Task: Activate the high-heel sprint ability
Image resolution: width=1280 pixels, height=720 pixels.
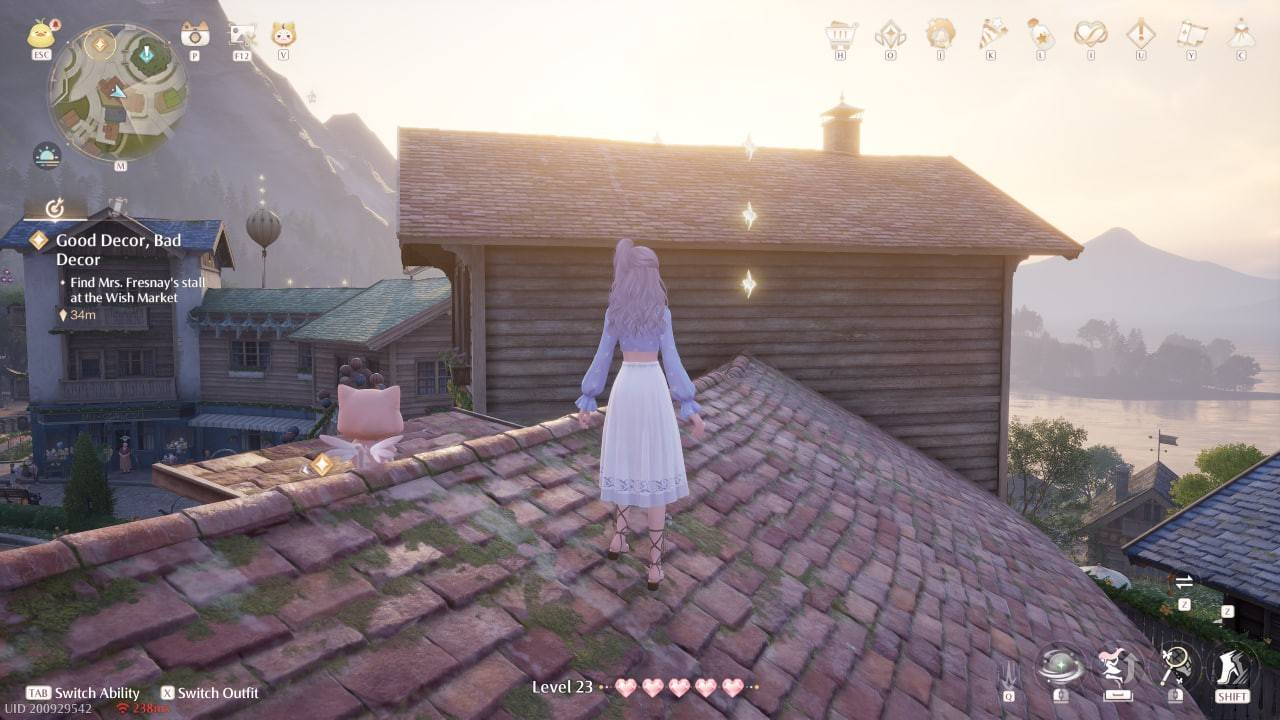Action: pos(1232,664)
